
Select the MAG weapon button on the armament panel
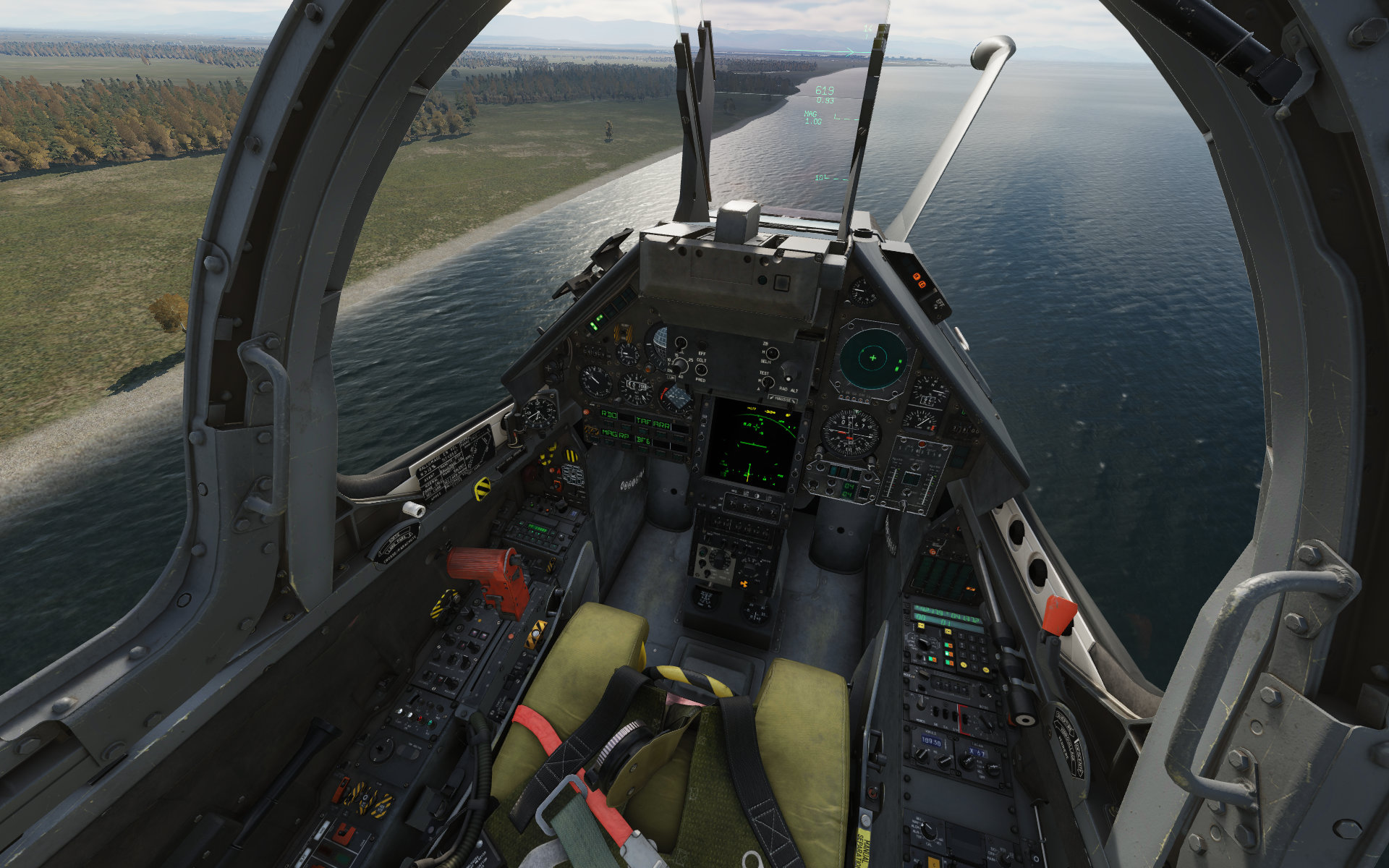608,433
